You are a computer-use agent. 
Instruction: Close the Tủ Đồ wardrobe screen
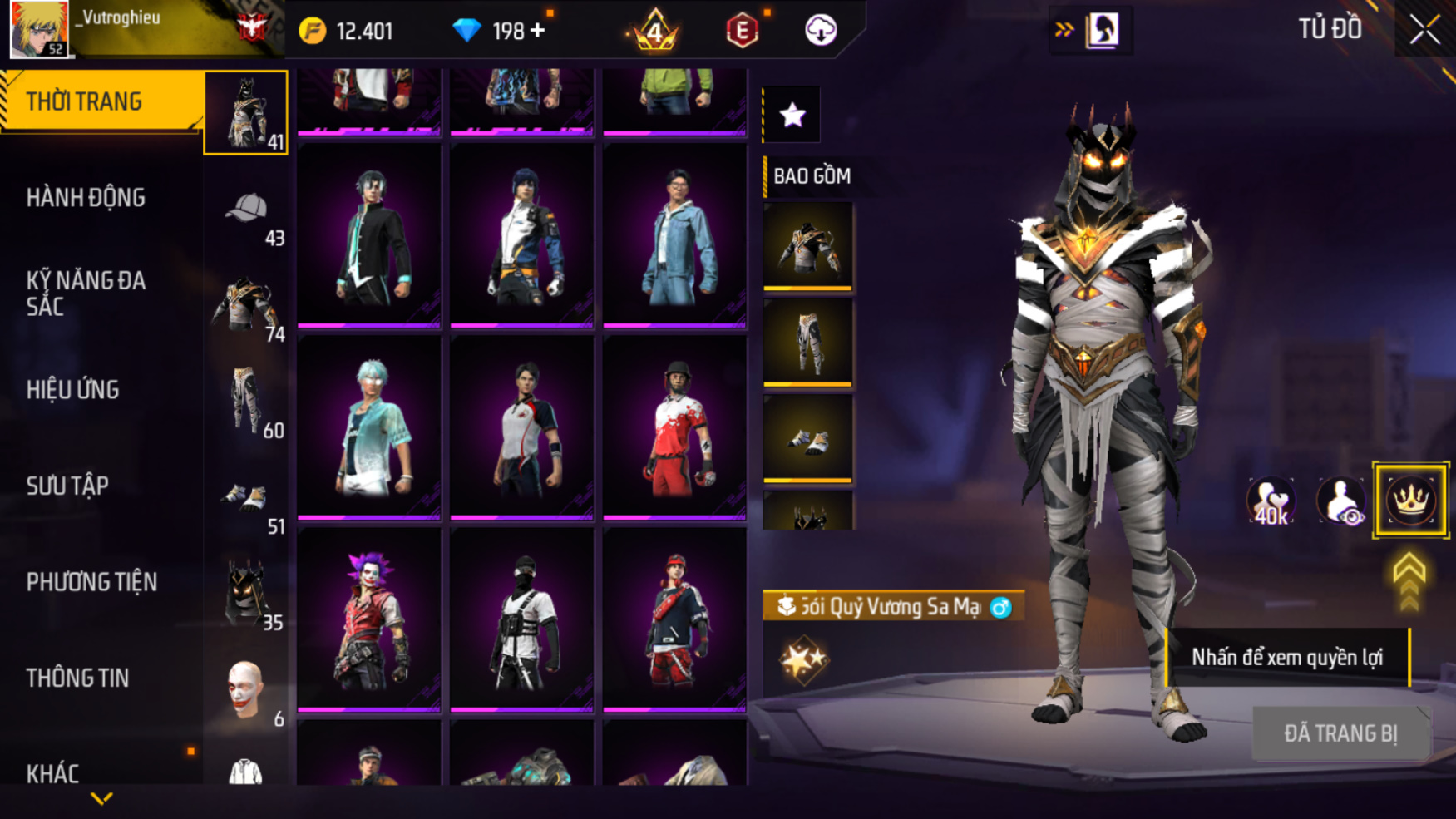click(1424, 30)
